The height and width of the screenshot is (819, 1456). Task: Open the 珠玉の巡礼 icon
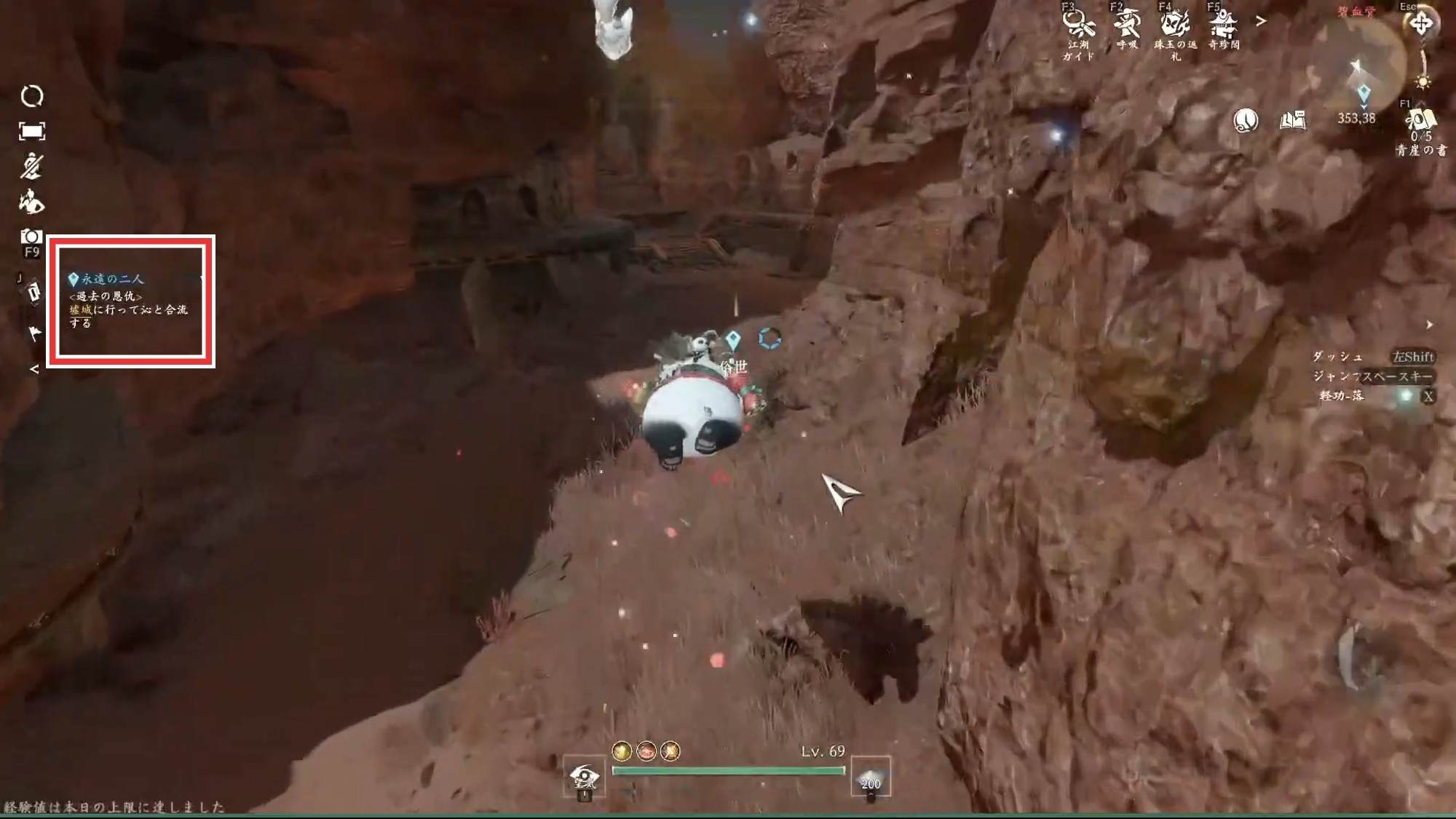point(1175,23)
